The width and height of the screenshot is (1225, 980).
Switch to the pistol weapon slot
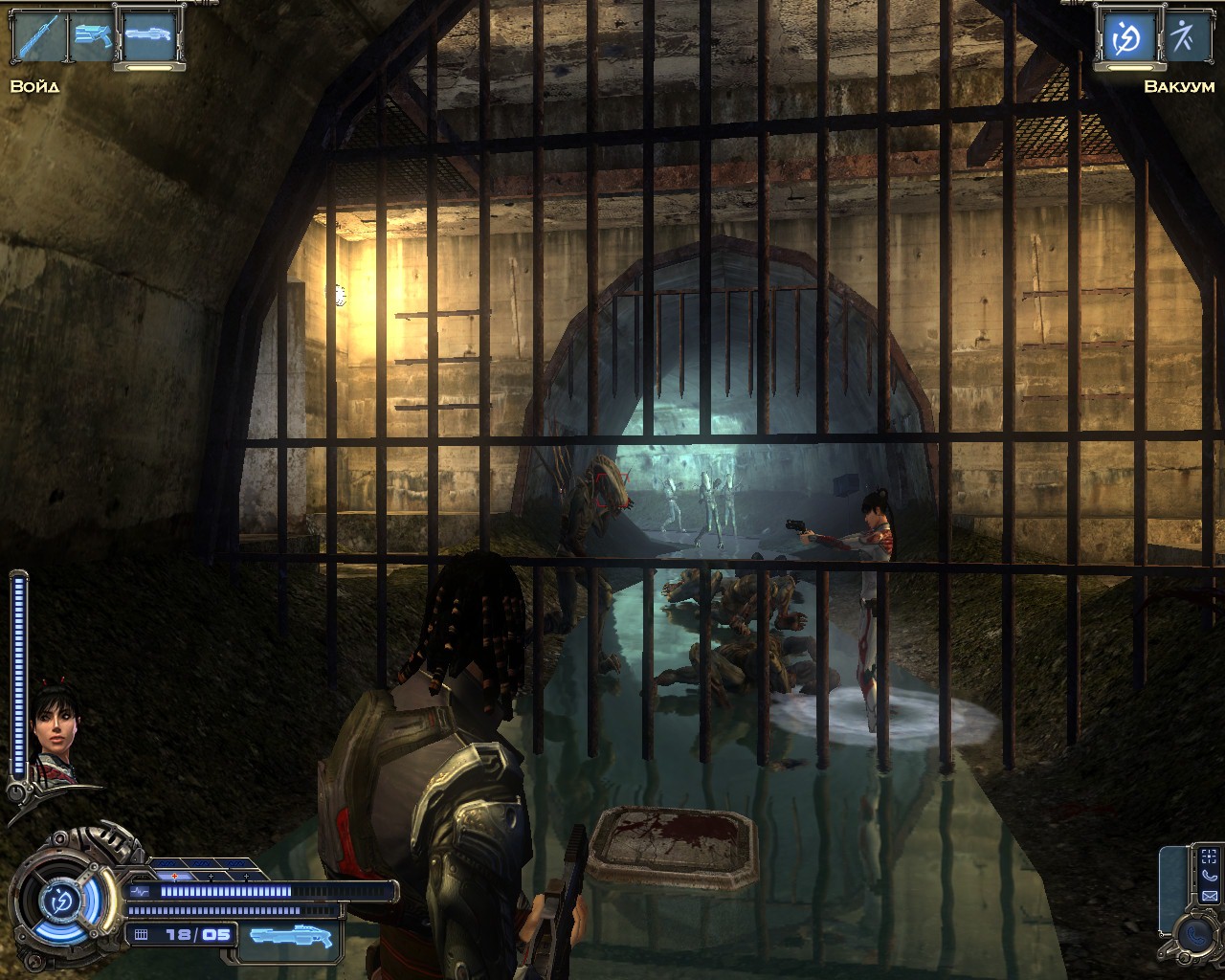(93, 38)
